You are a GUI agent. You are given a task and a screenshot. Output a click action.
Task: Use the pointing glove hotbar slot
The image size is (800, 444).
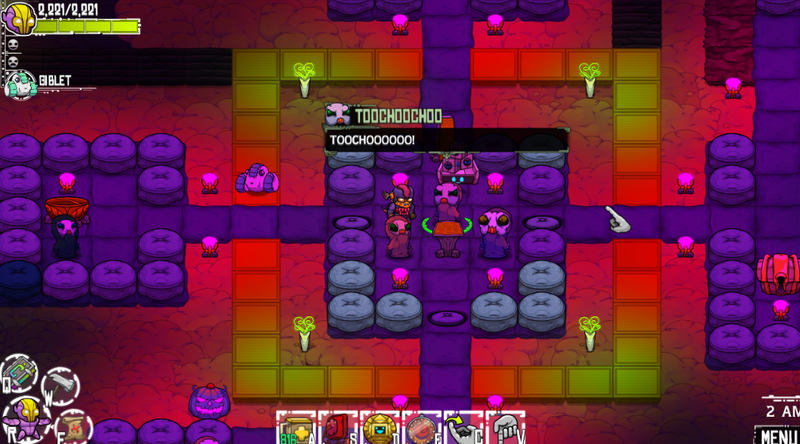pyautogui.click(x=464, y=429)
